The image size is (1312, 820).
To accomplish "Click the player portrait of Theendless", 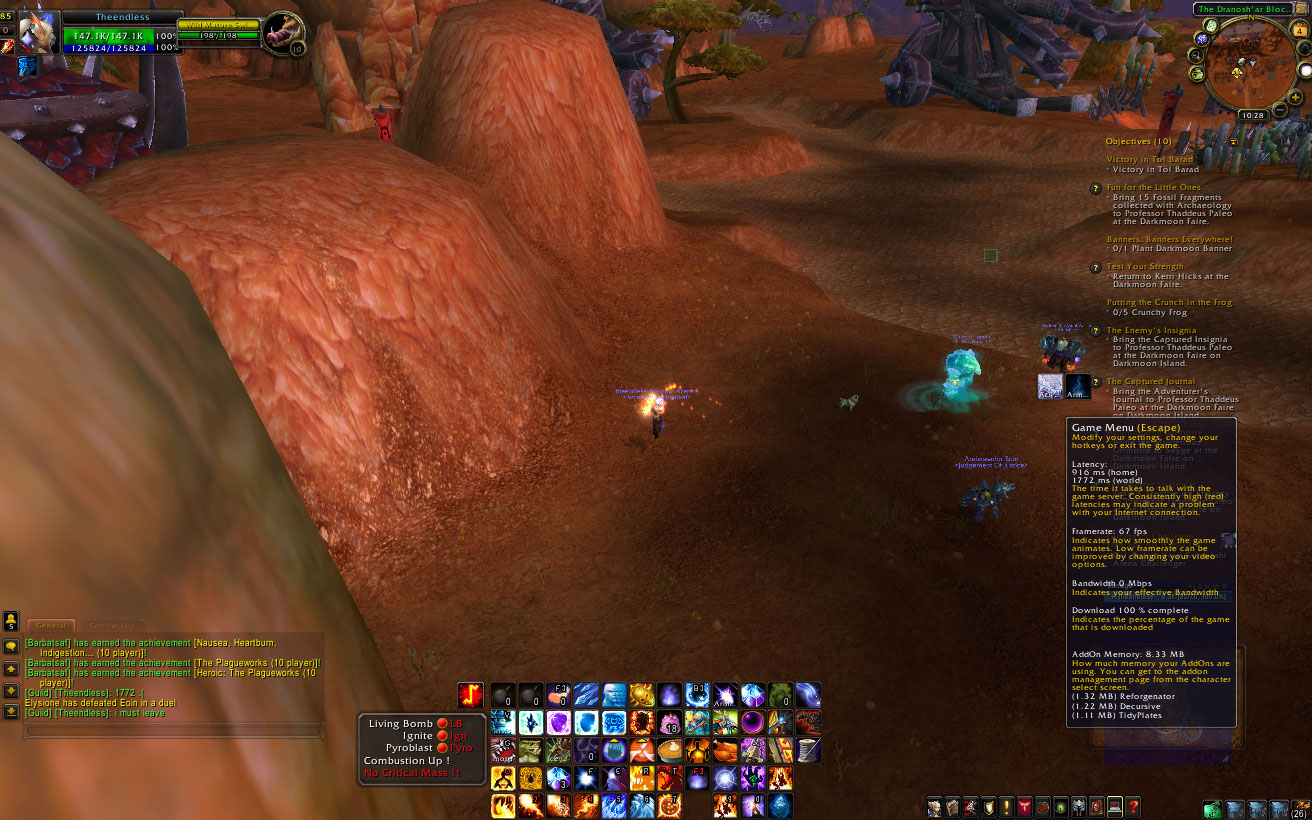I will click(x=38, y=34).
